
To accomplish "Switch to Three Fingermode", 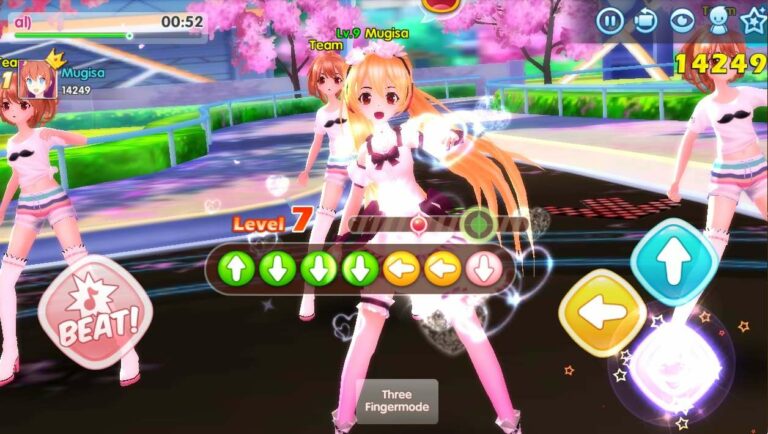I will tap(397, 401).
